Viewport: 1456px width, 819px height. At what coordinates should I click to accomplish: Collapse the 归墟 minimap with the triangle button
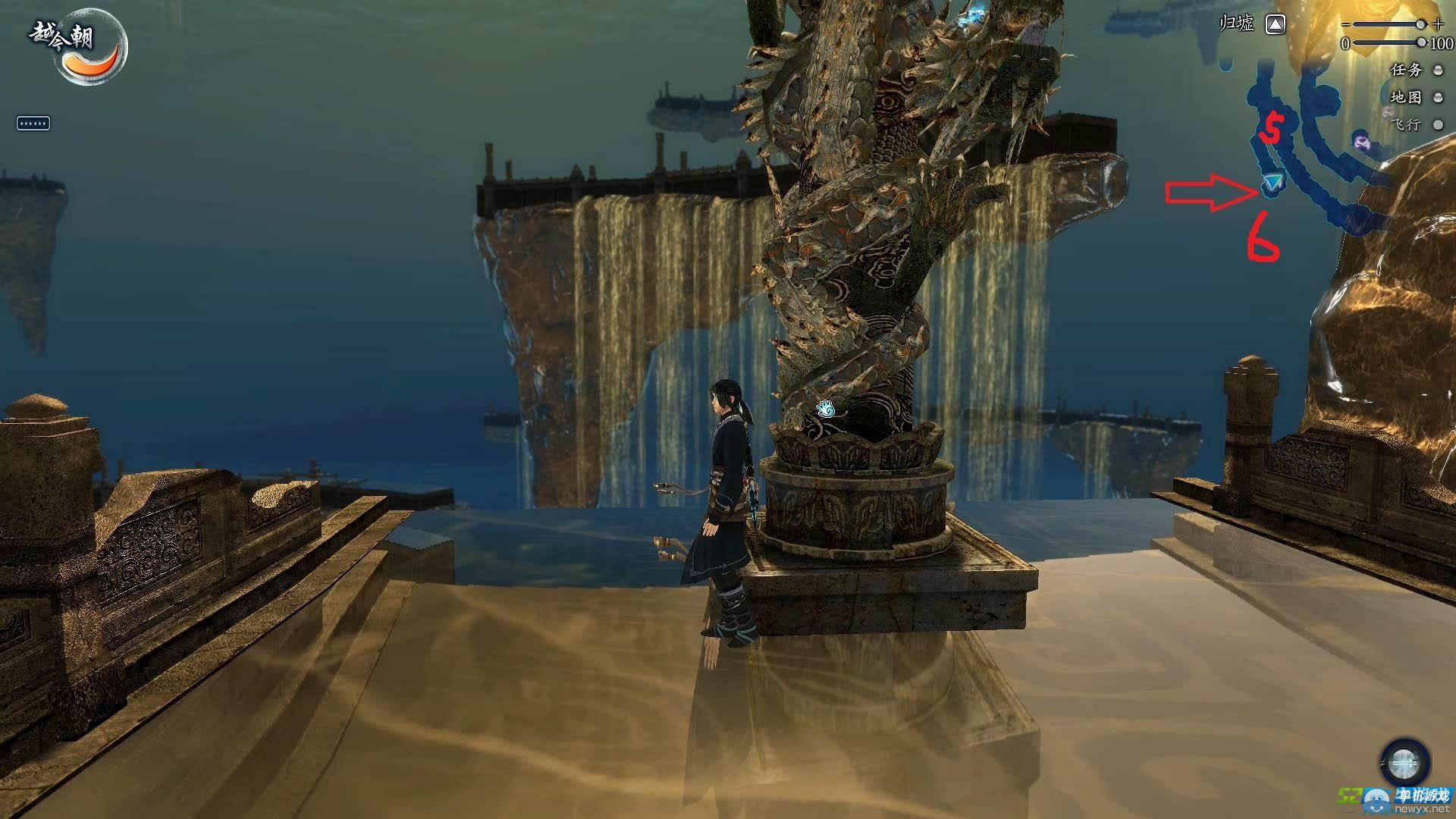pyautogui.click(x=1276, y=25)
